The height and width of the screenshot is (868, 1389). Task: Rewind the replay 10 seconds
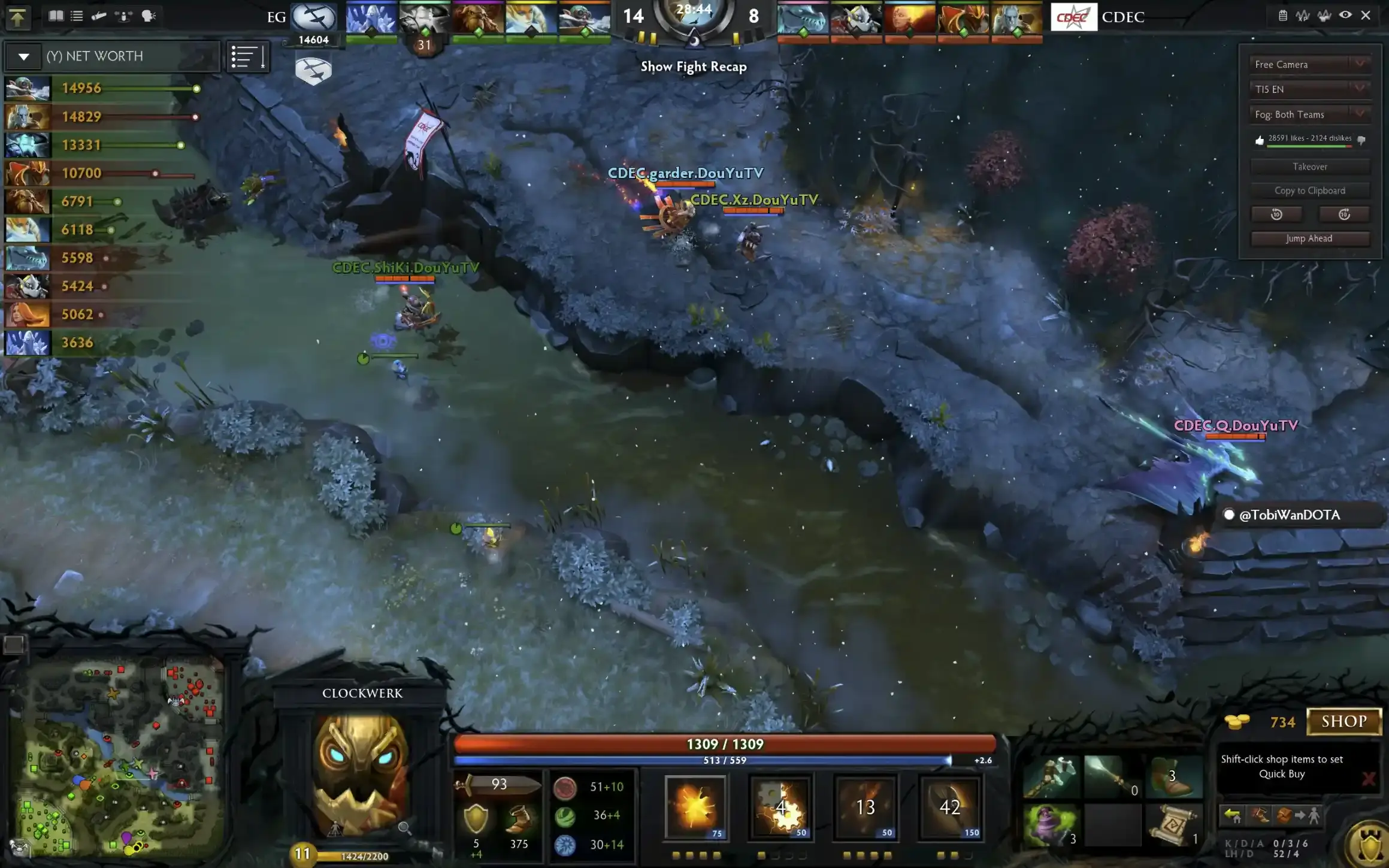(x=1276, y=214)
